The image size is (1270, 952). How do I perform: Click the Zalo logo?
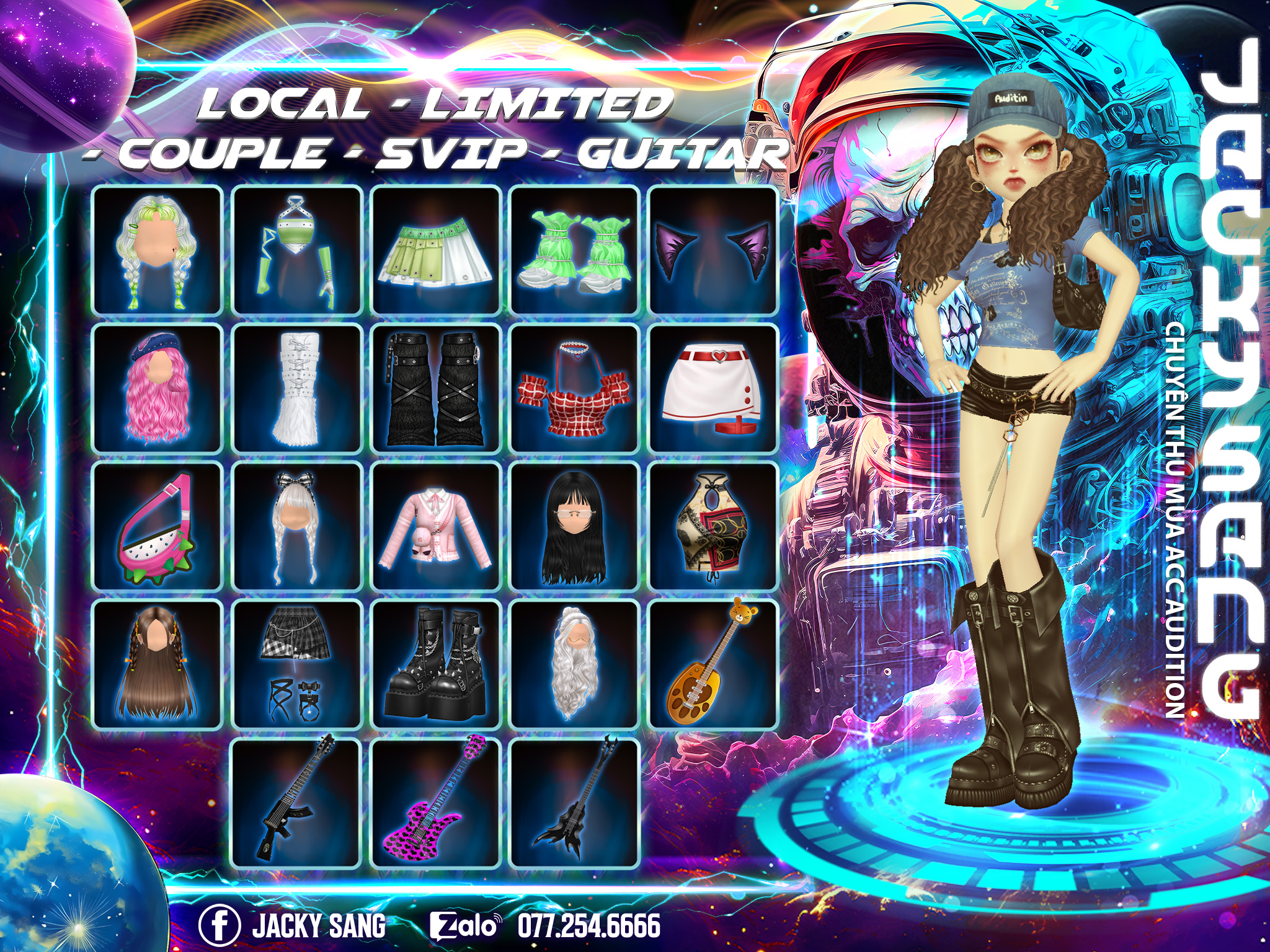point(465,925)
